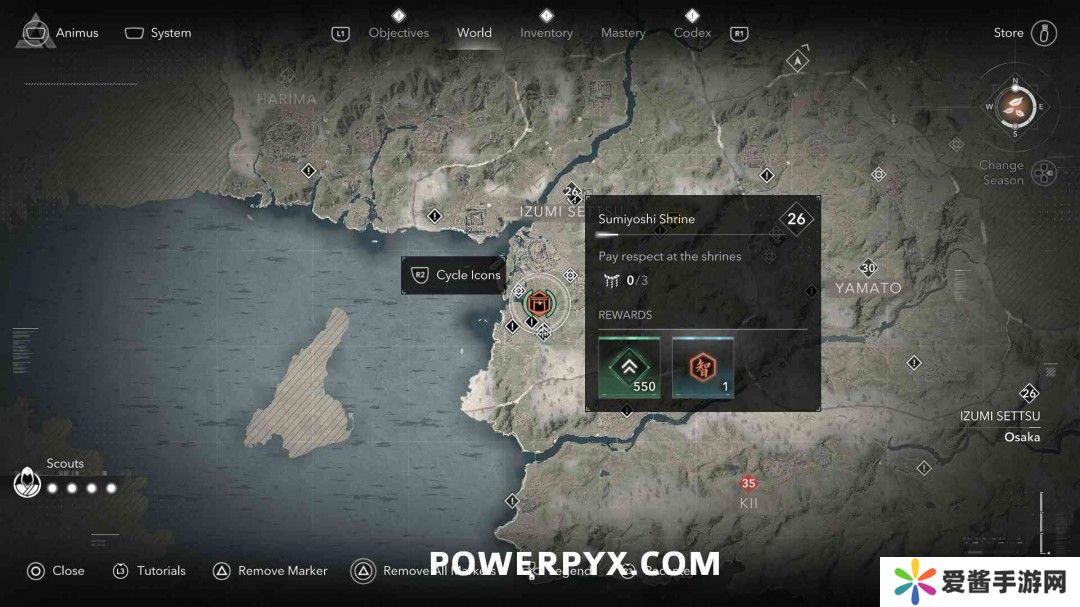Select the red Sumiyoshi Shrine map marker

tap(540, 303)
